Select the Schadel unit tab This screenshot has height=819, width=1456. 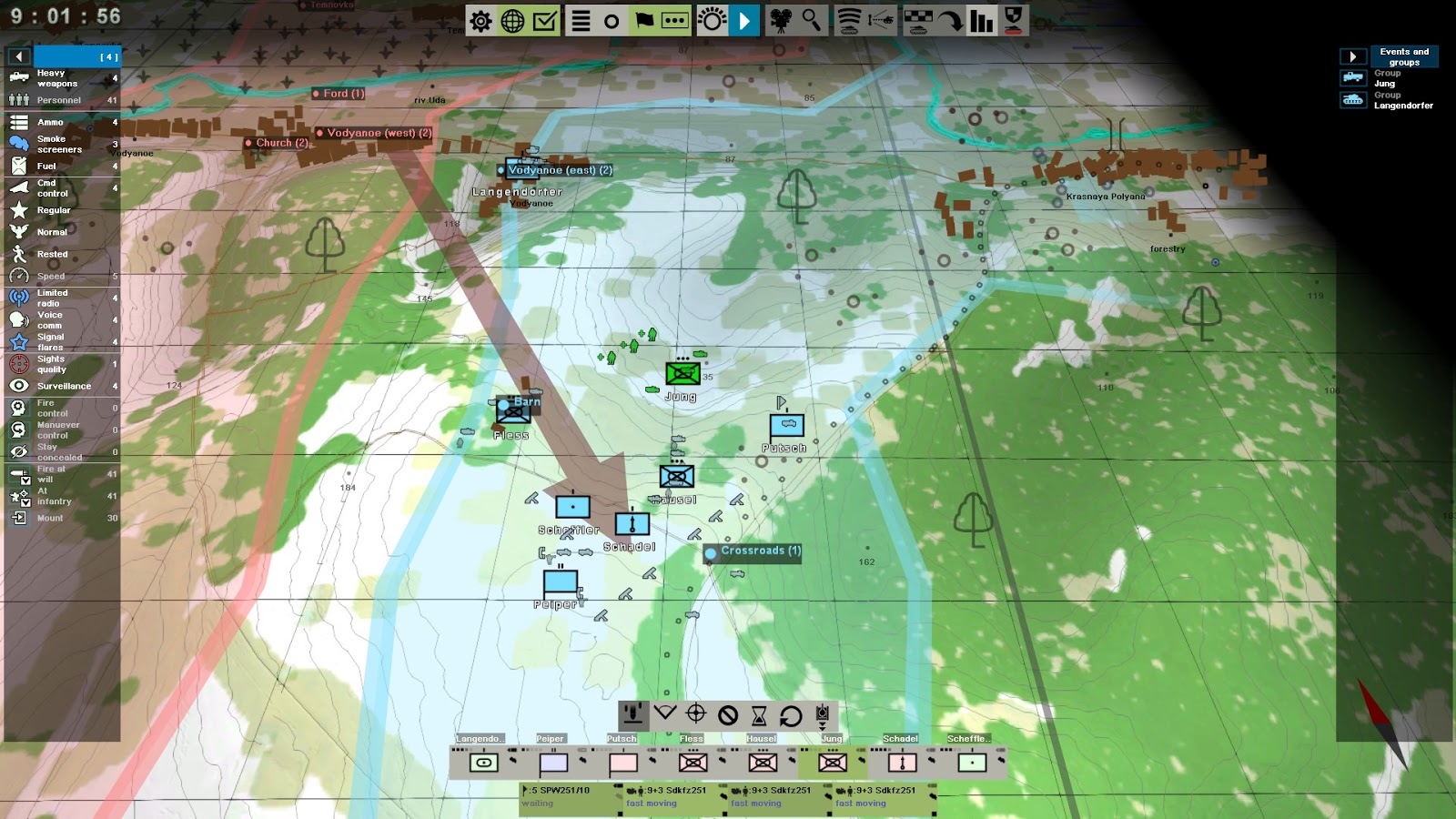pyautogui.click(x=899, y=739)
